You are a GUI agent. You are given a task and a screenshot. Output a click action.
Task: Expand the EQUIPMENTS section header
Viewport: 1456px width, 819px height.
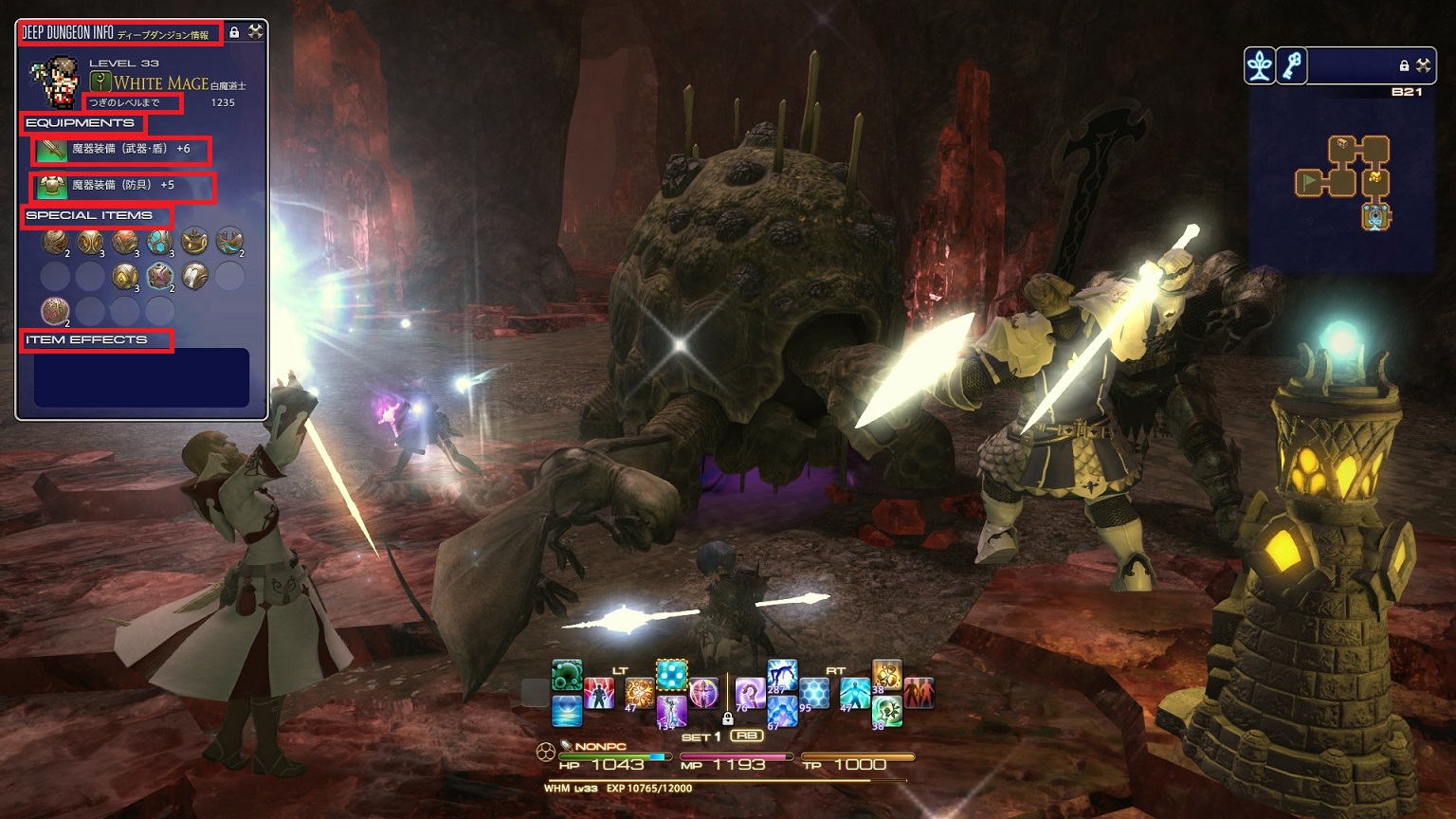(81, 123)
